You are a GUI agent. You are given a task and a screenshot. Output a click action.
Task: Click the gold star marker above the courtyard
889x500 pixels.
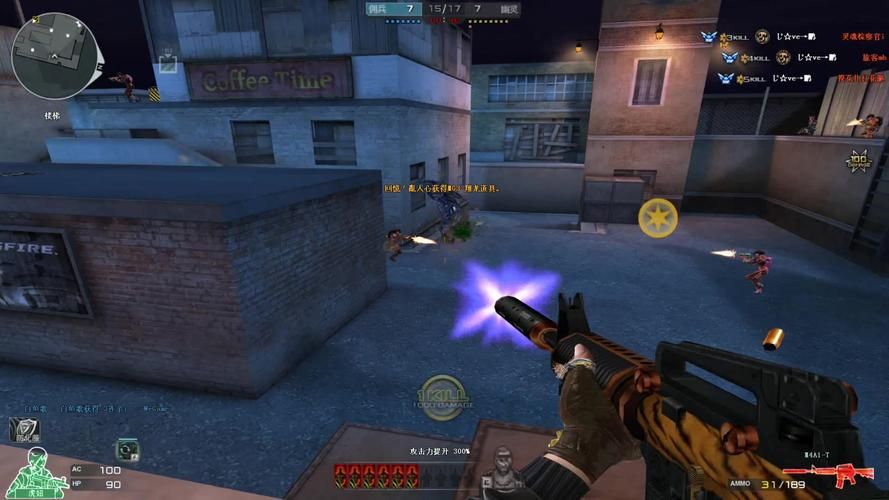(x=658, y=218)
